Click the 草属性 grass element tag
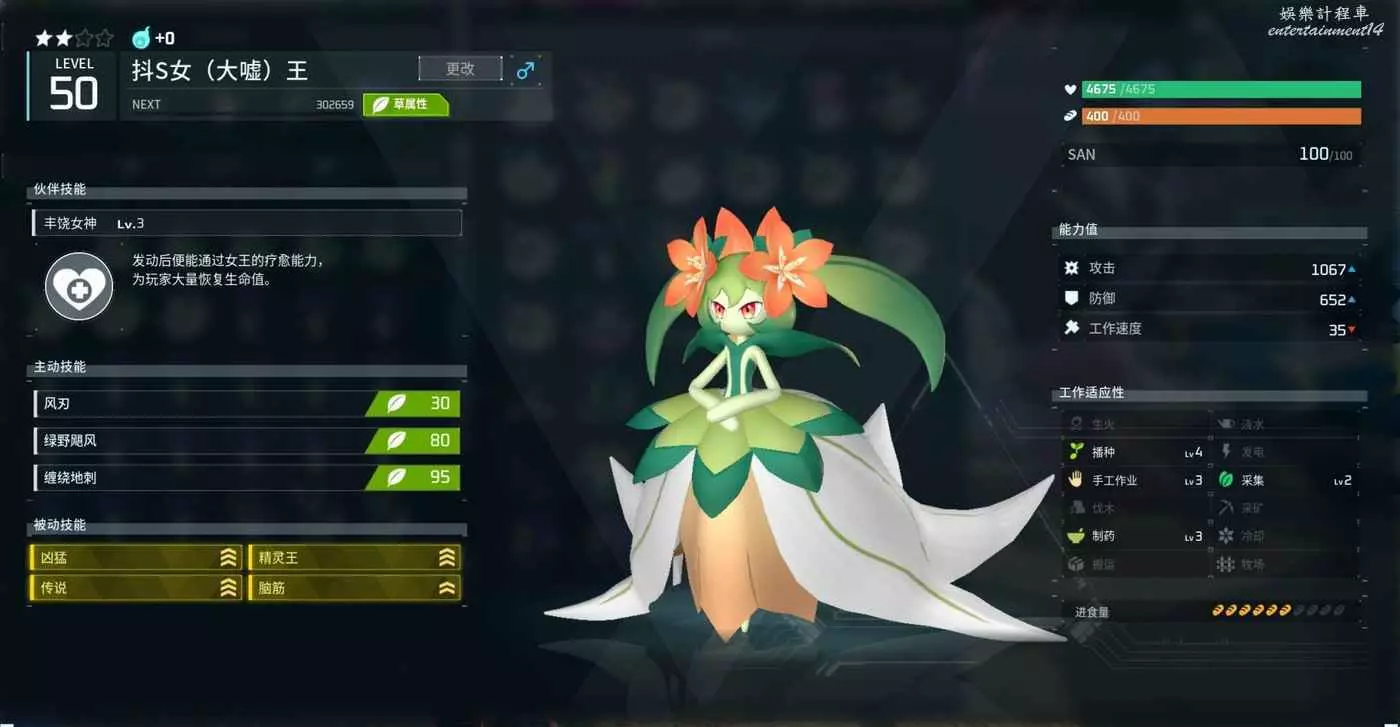The width and height of the screenshot is (1400, 727). (406, 104)
